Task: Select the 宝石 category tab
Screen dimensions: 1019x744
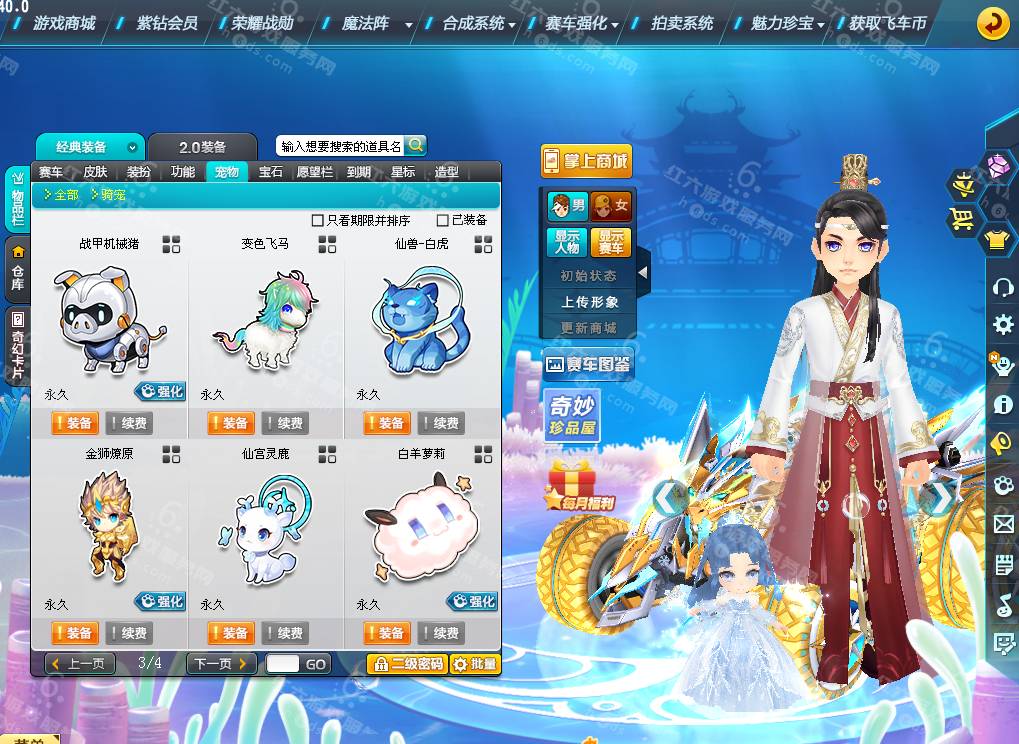Action: (x=270, y=172)
